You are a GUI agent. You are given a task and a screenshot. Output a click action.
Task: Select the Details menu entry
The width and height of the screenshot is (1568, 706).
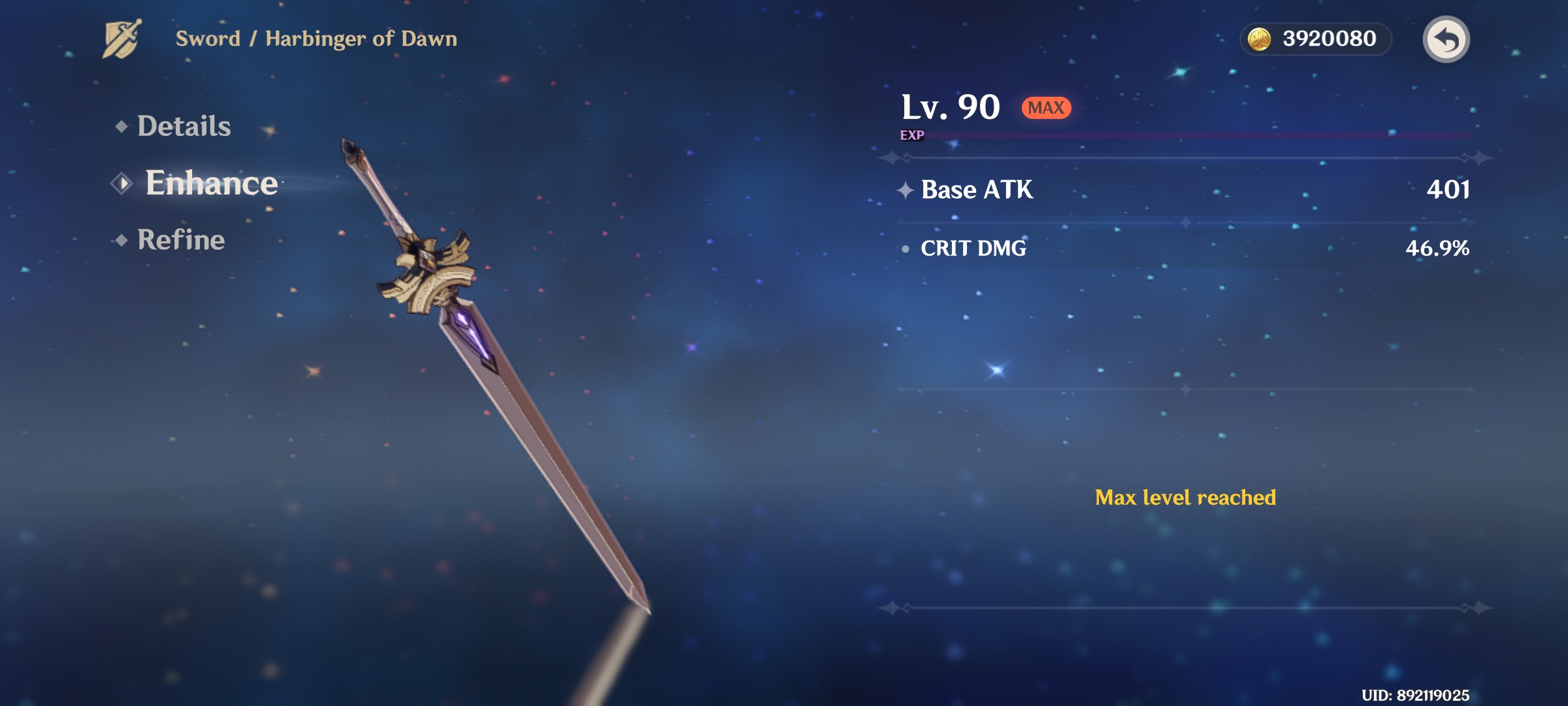184,127
